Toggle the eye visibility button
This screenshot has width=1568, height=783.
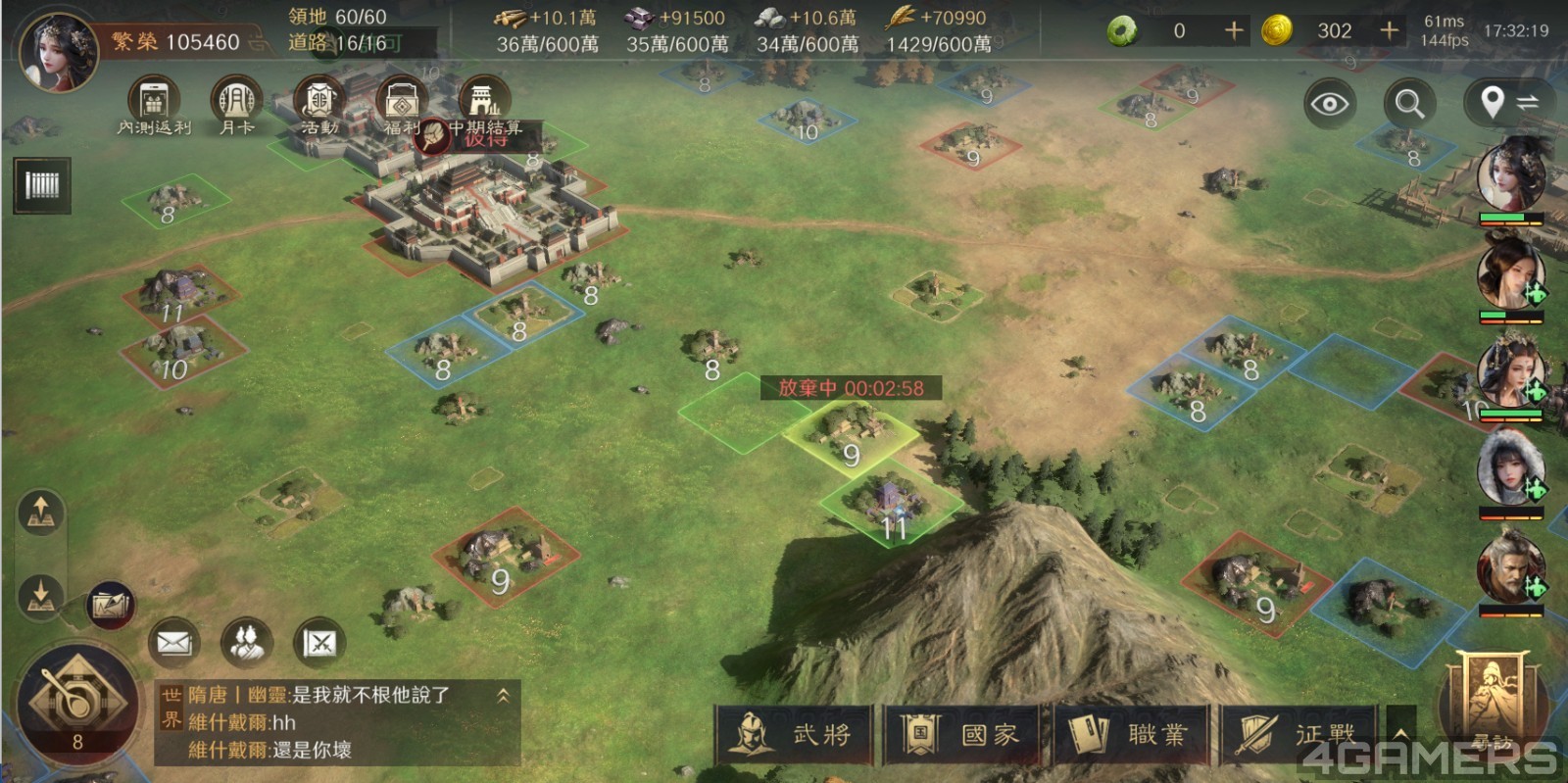coord(1330,103)
